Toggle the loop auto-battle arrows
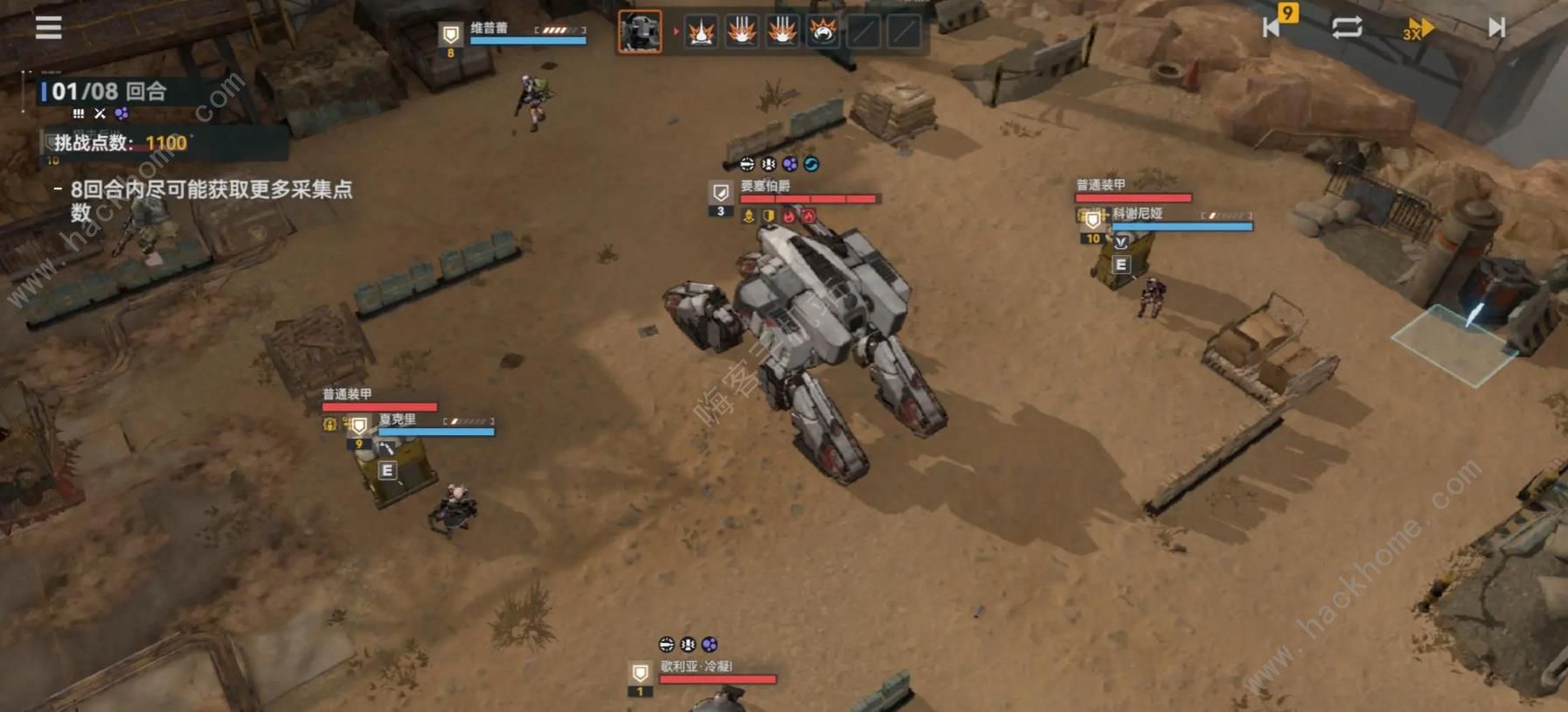The image size is (1568, 712). click(x=1347, y=27)
